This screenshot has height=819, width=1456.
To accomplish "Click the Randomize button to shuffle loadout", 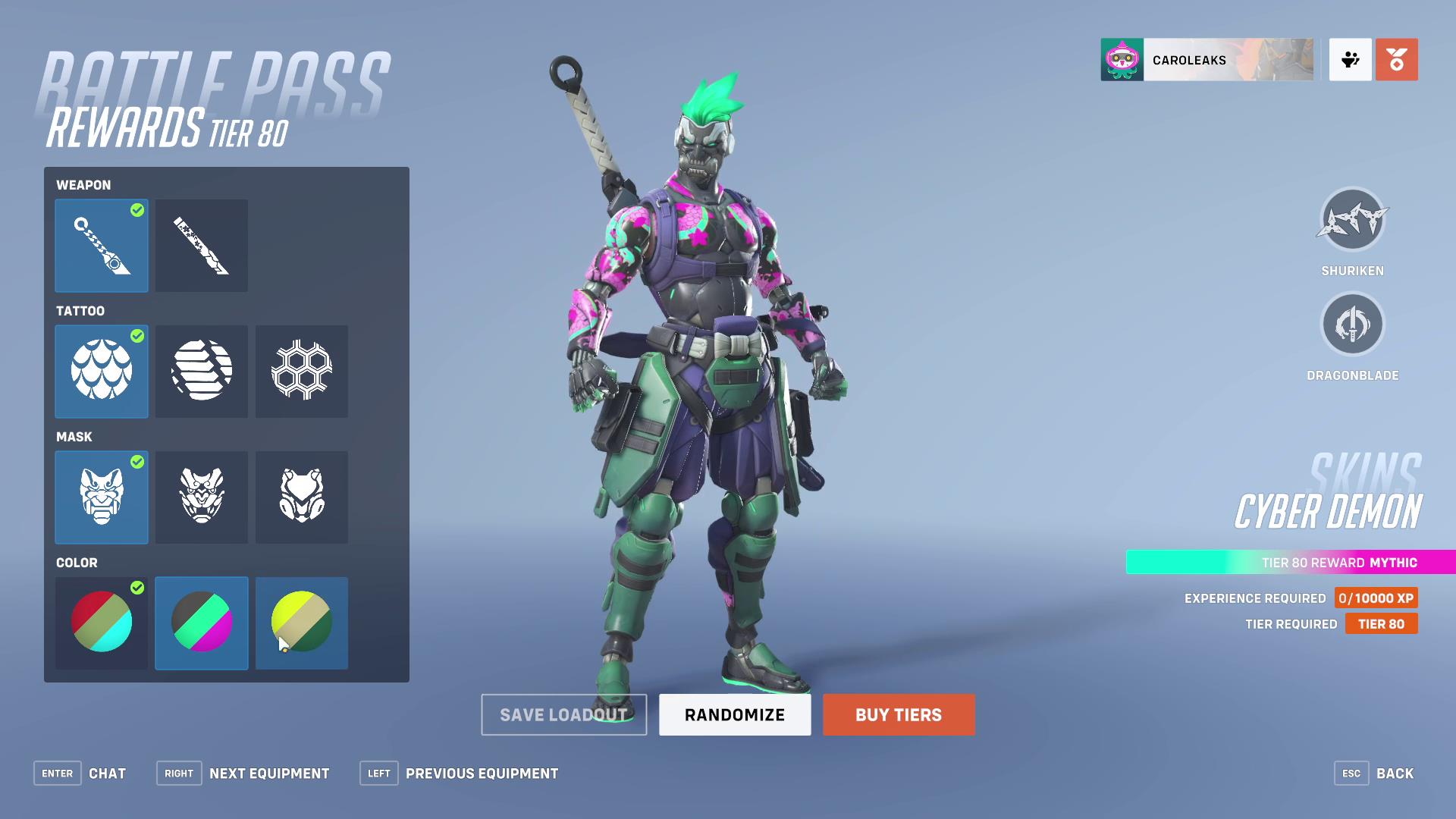I will click(734, 714).
